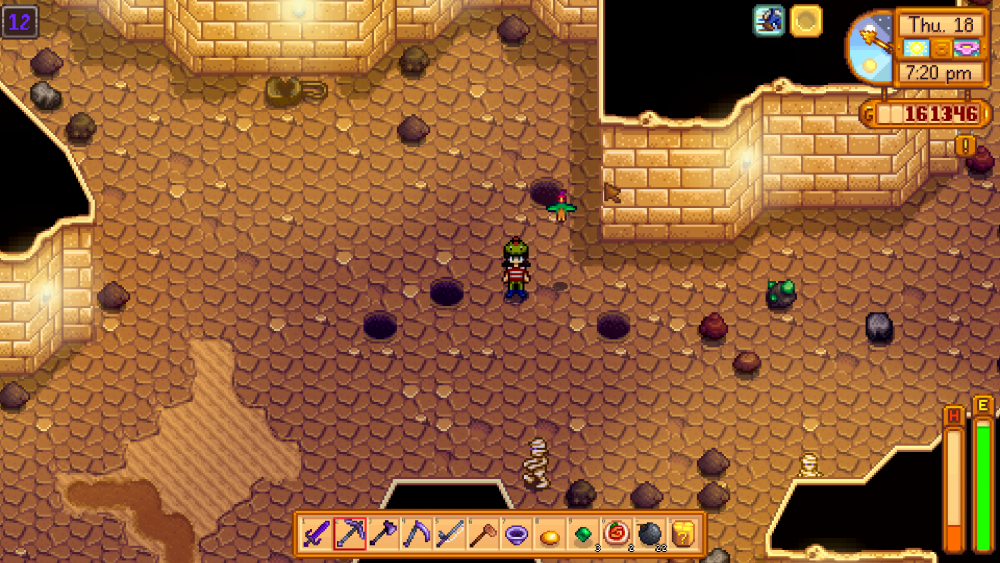Select the galaxy sword hotbar slot
The width and height of the screenshot is (1000, 563).
(316, 533)
